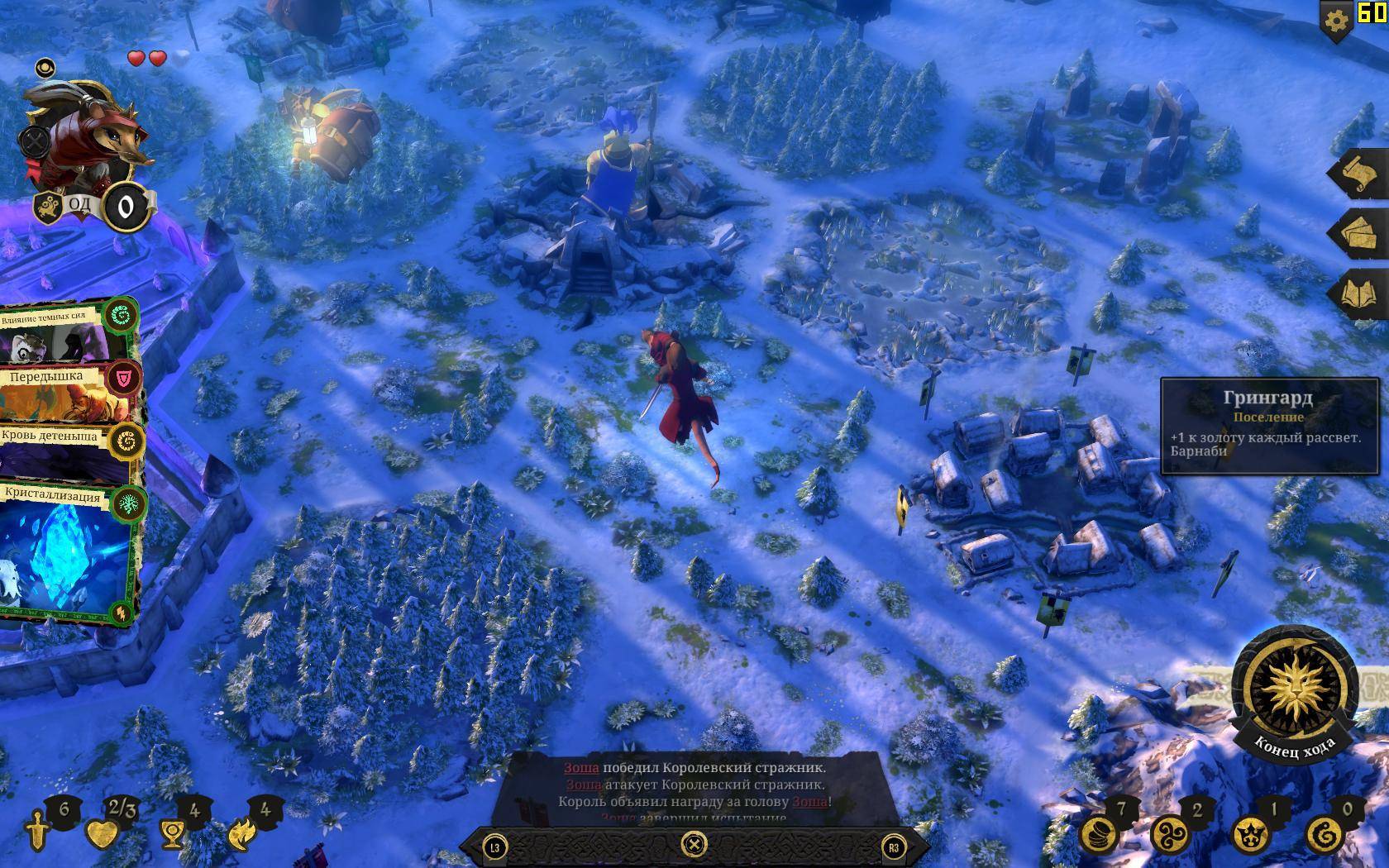Click the sword fight stat icon
Viewport: 1389px width, 868px height.
coord(37,832)
